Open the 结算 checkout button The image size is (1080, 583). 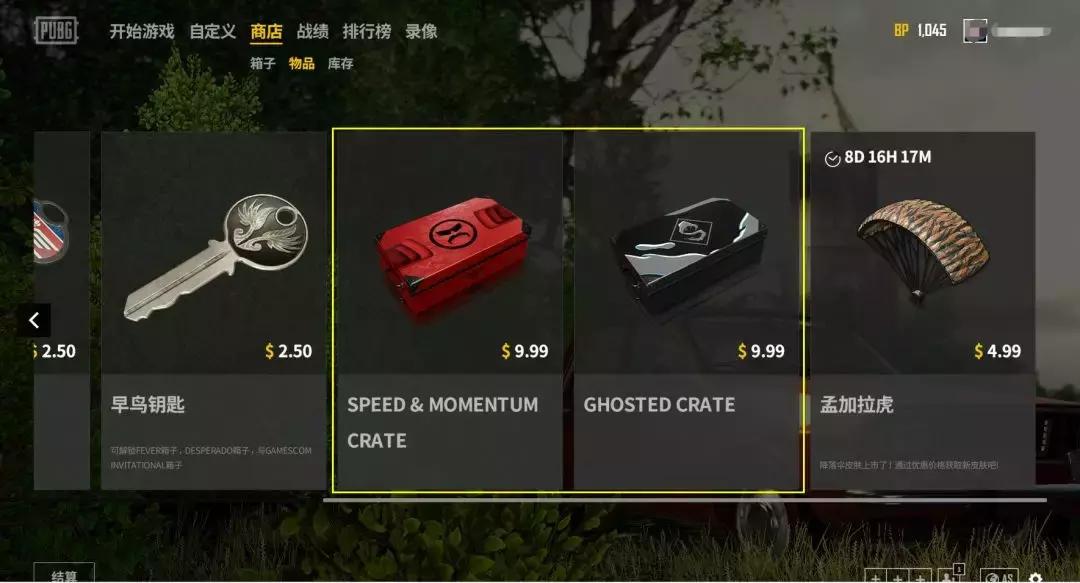click(x=64, y=574)
